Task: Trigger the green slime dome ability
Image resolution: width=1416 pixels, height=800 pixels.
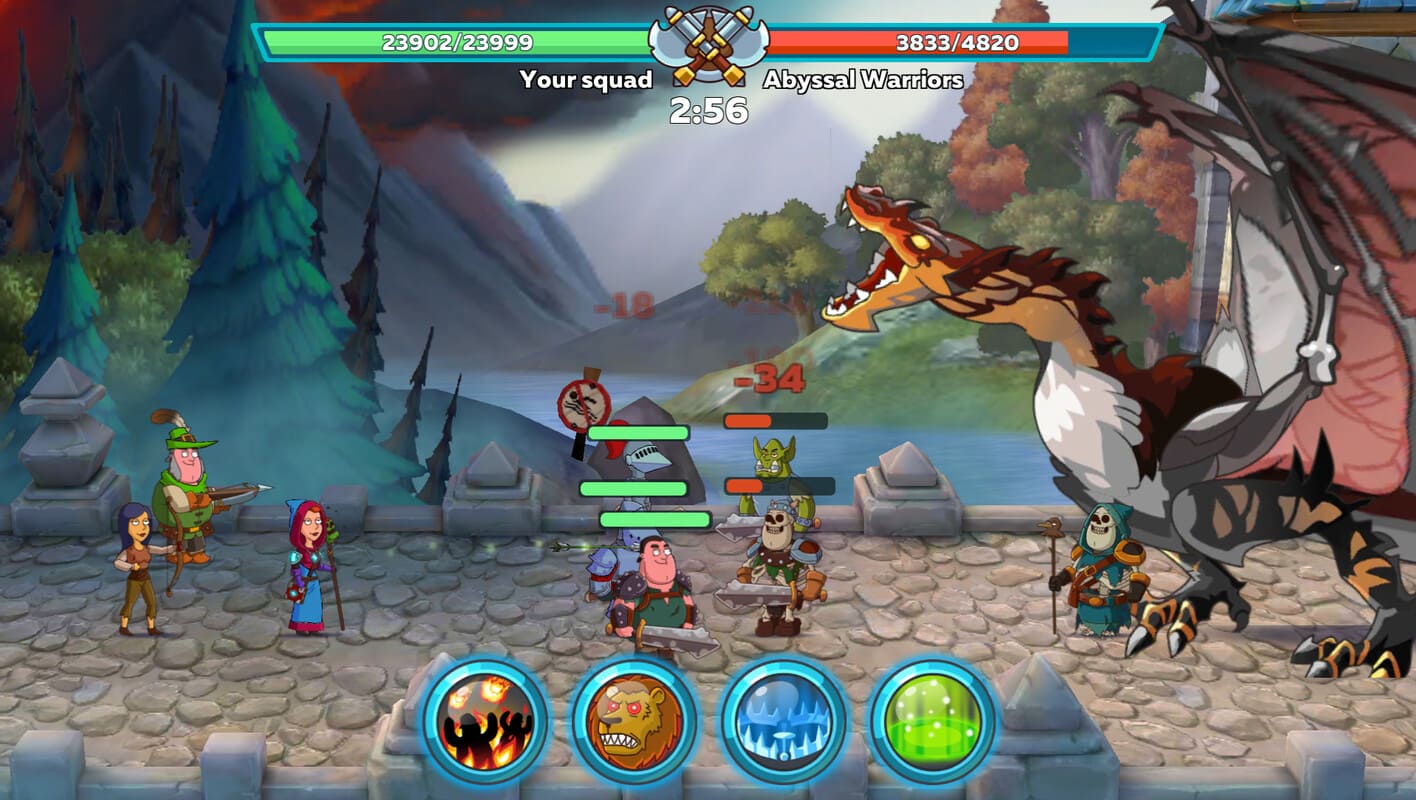Action: 932,722
